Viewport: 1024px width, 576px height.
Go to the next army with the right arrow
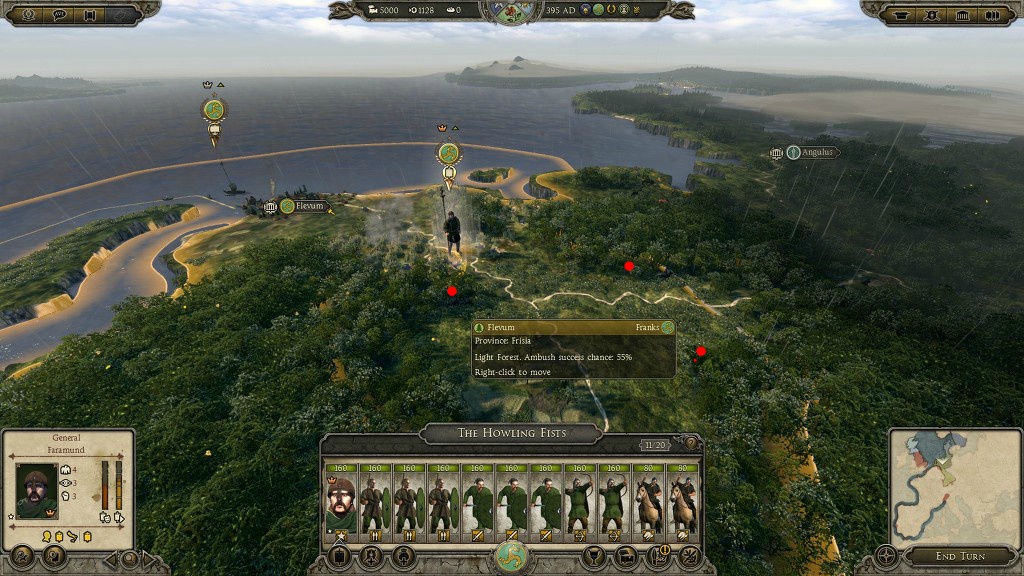tap(150, 558)
